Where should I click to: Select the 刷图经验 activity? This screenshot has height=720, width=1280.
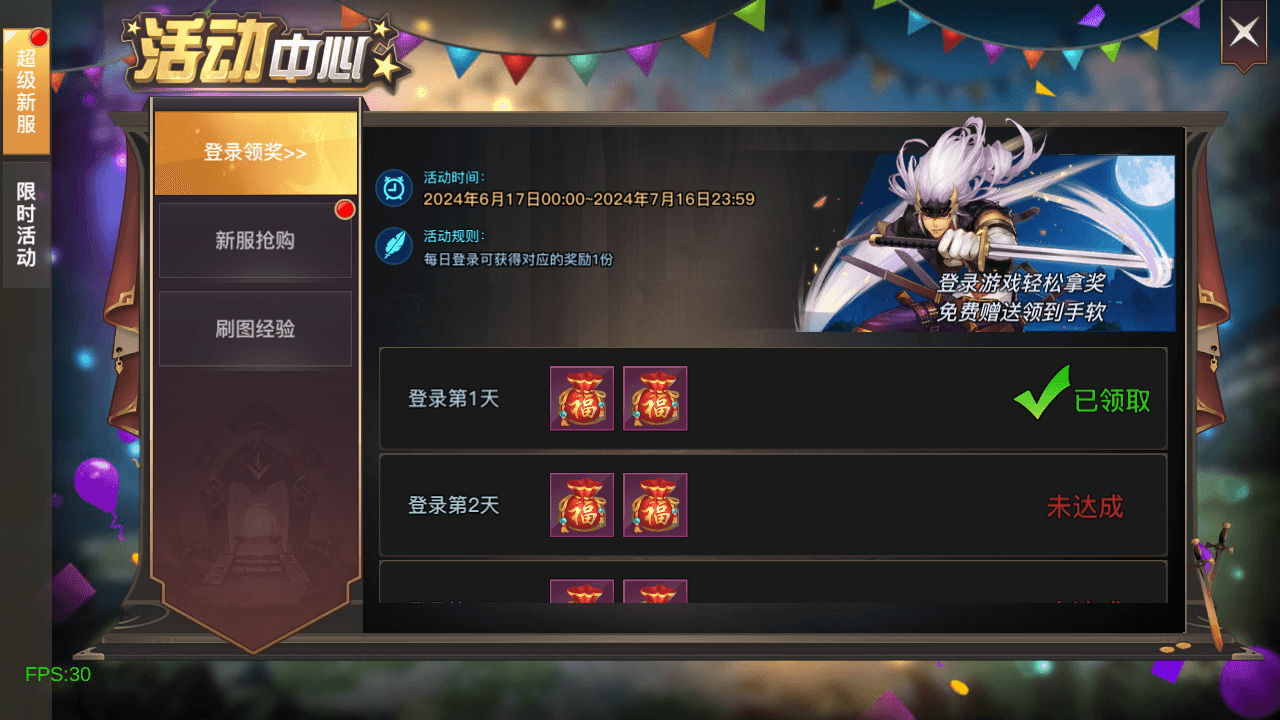click(255, 328)
